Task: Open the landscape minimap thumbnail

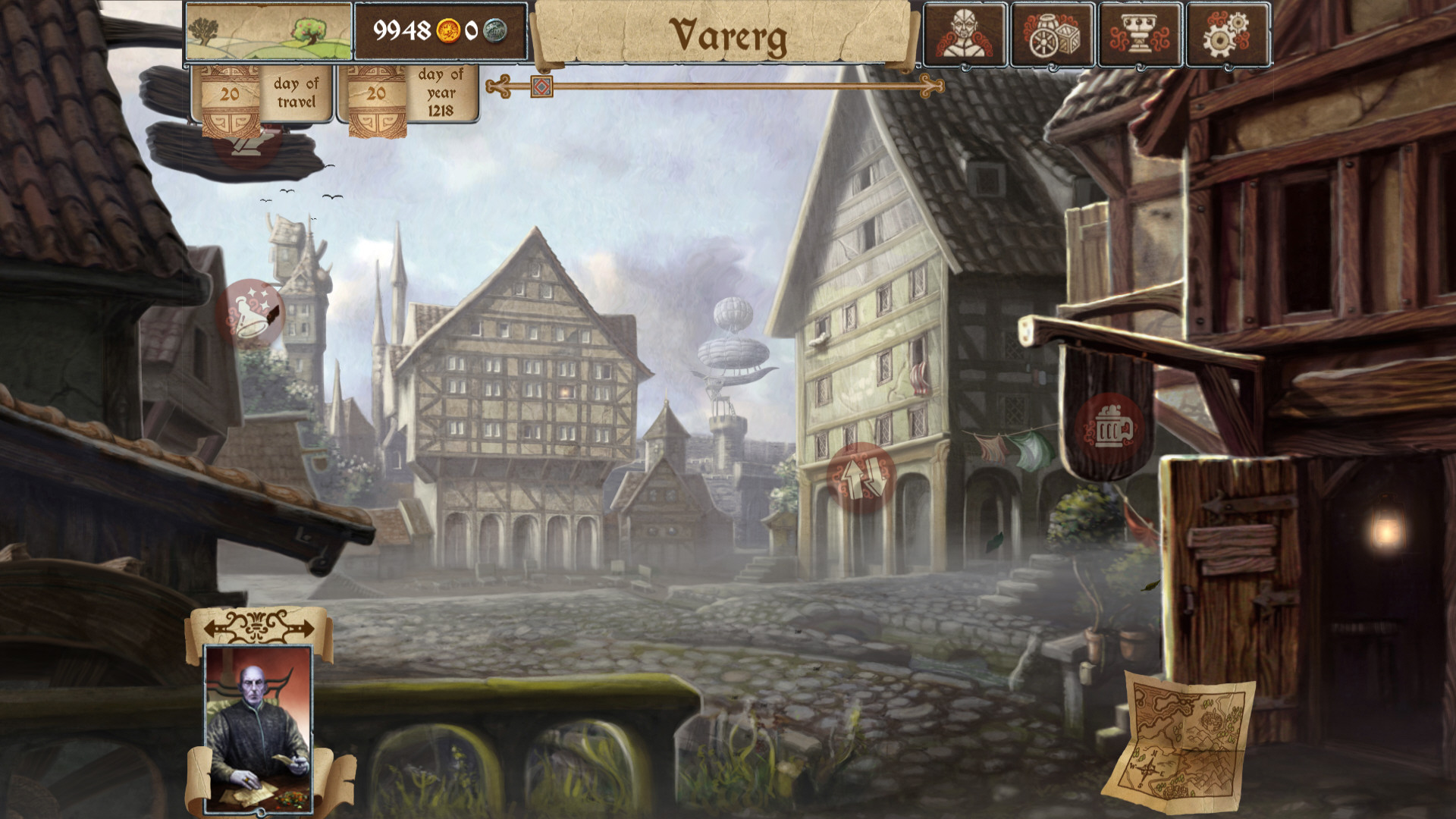Action: click(269, 33)
